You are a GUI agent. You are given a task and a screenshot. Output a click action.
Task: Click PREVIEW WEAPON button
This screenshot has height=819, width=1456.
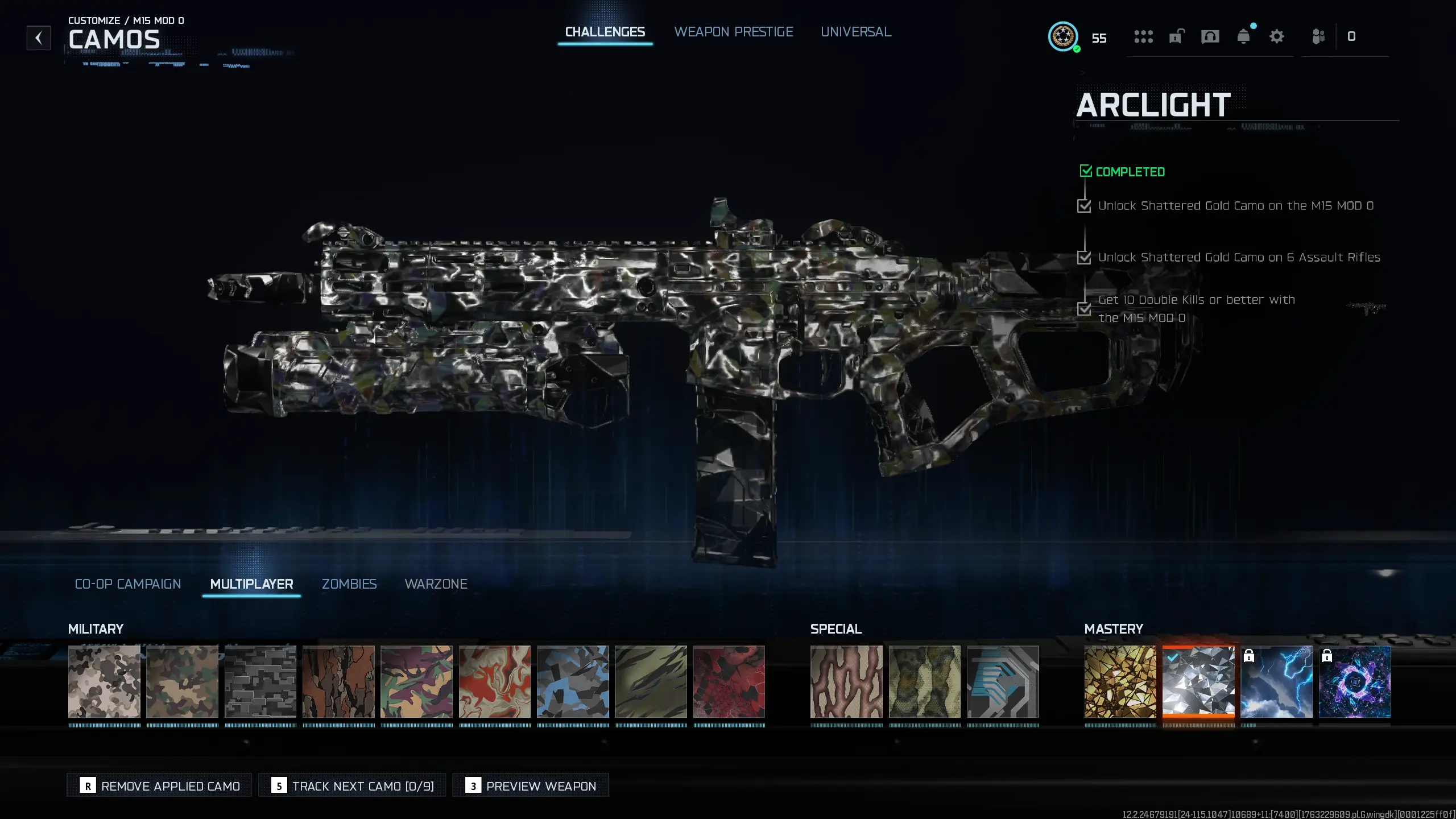(530, 785)
